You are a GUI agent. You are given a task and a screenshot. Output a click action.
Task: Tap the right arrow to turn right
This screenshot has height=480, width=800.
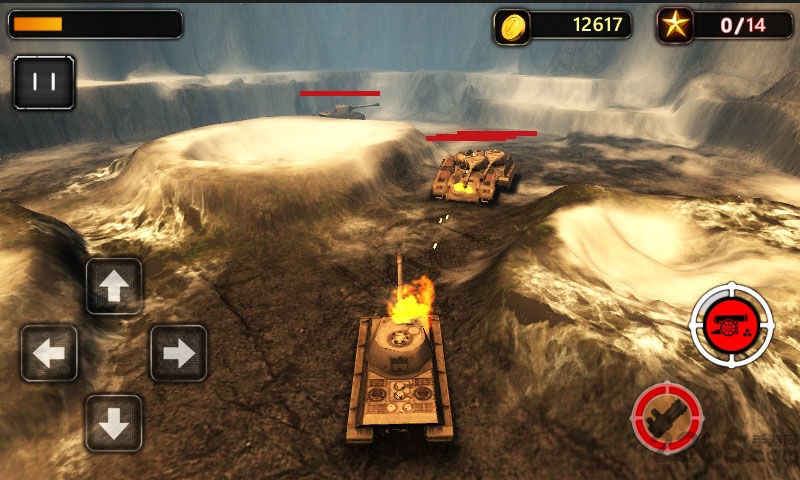click(x=178, y=353)
